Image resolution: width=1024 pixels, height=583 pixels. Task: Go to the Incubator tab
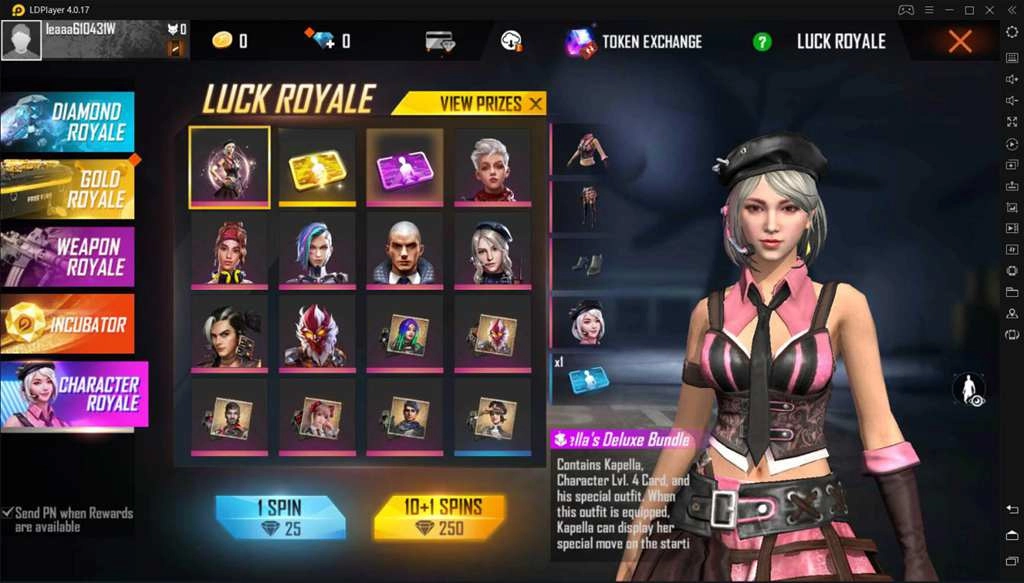[68, 323]
